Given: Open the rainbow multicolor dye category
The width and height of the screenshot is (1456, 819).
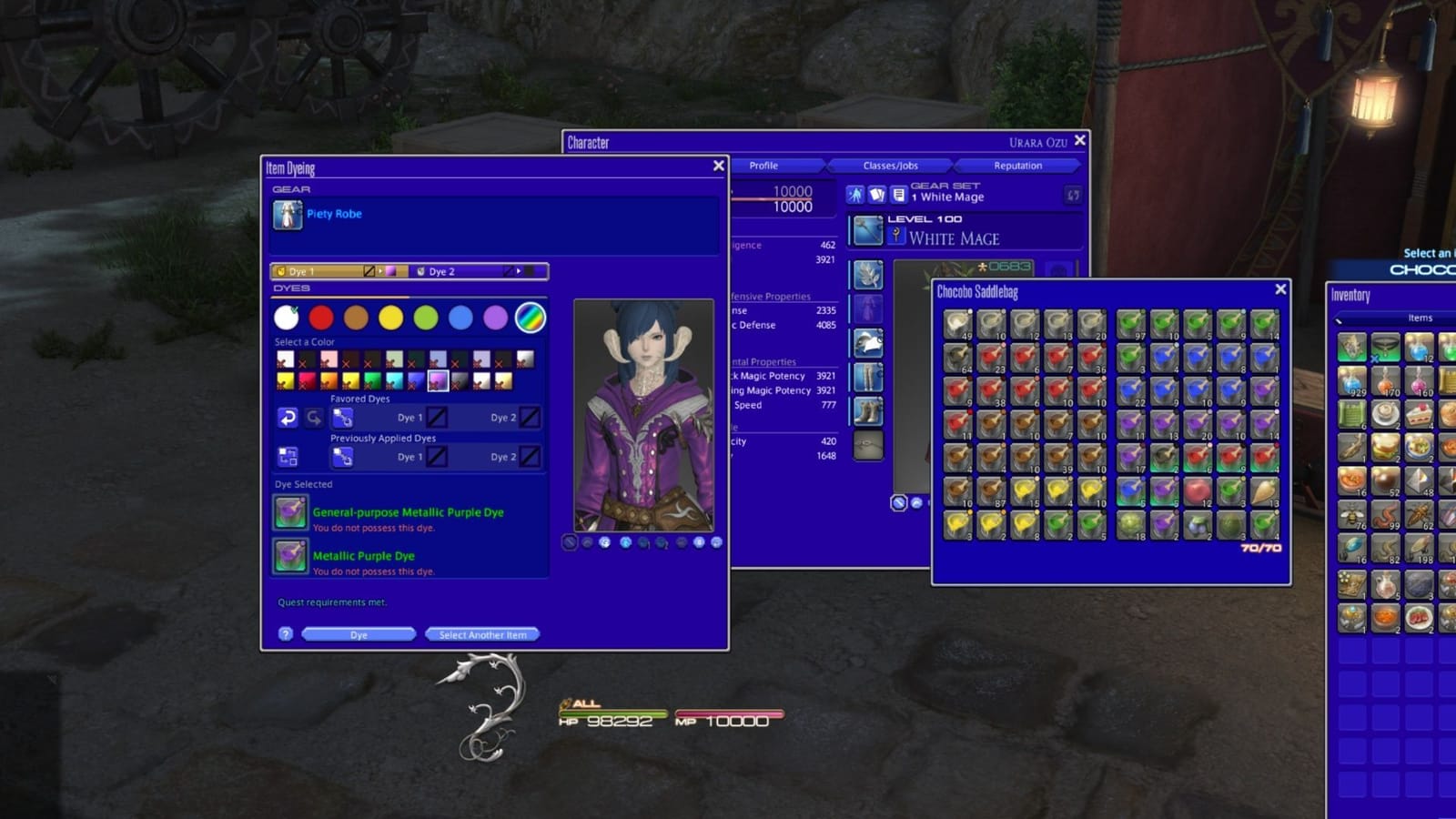Looking at the screenshot, I should coord(531,318).
